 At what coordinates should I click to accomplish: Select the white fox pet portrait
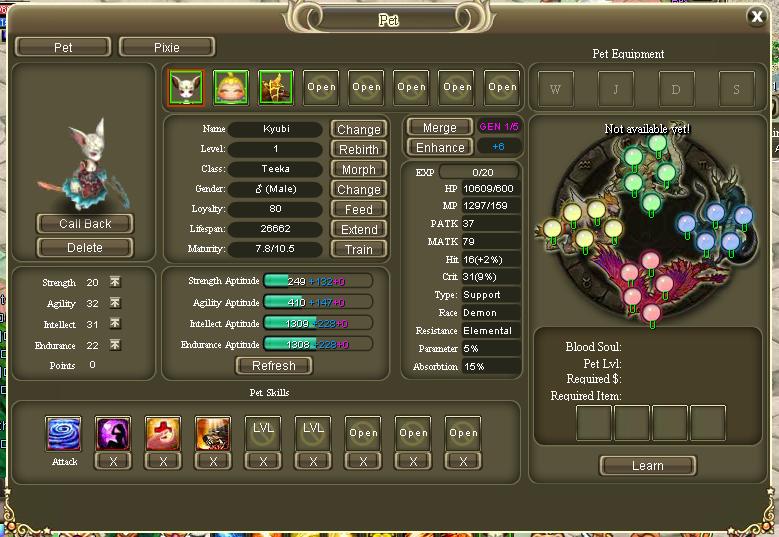(x=186, y=87)
